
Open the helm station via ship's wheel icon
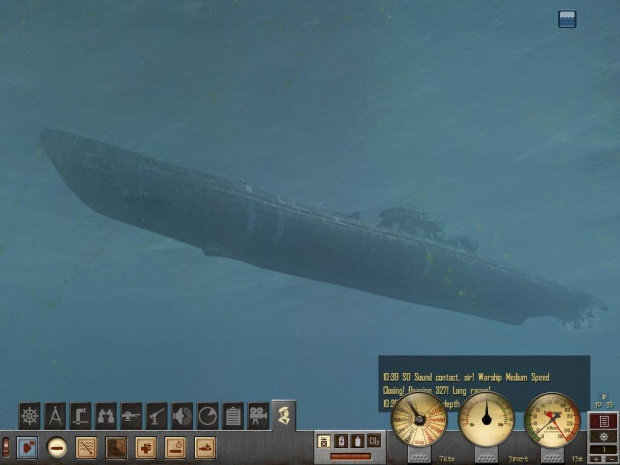pyautogui.click(x=30, y=415)
